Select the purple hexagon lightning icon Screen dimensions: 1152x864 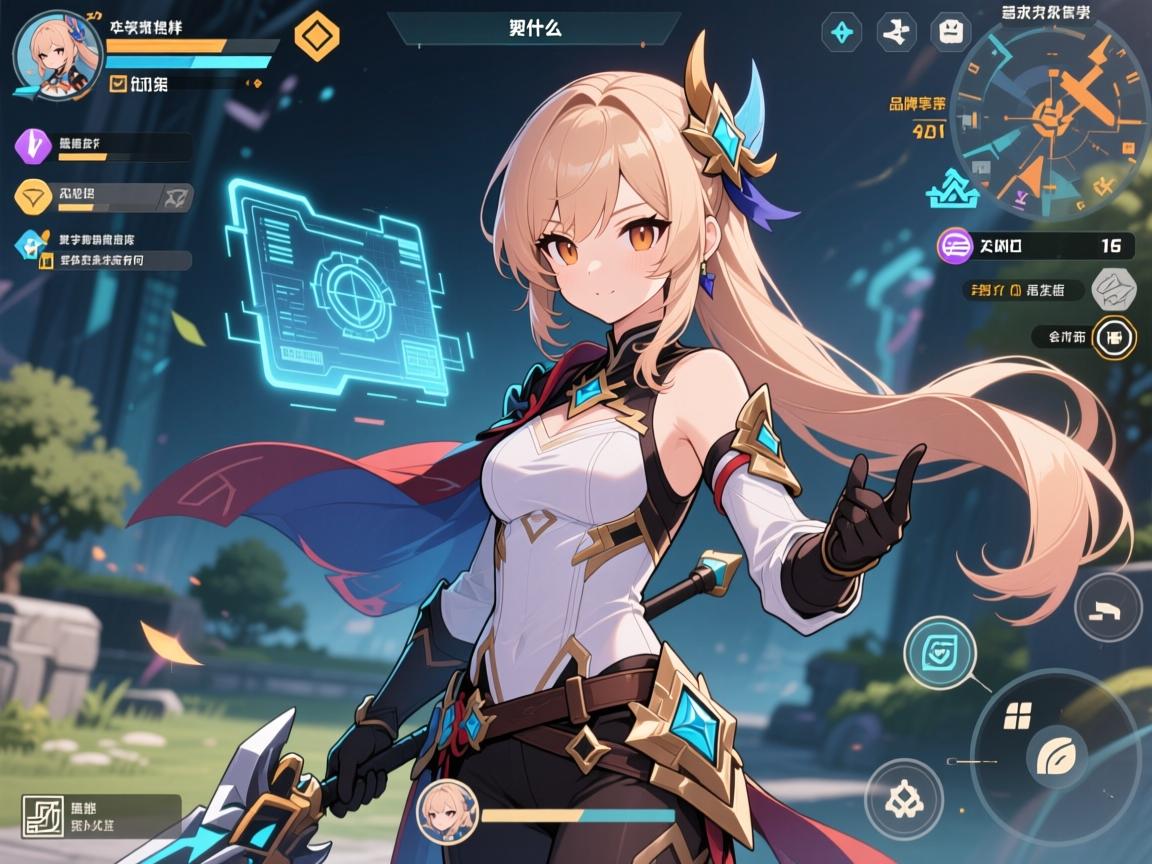point(33,146)
